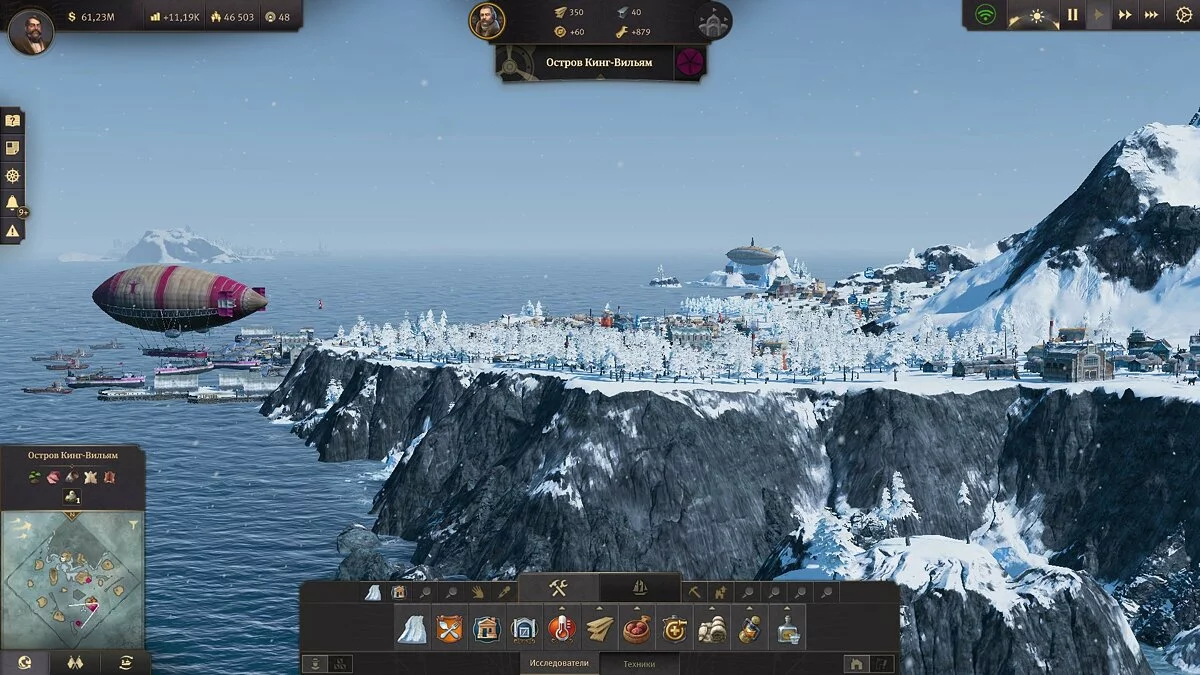Select the hammer and wrench construction tab
The height and width of the screenshot is (675, 1200).
(558, 588)
